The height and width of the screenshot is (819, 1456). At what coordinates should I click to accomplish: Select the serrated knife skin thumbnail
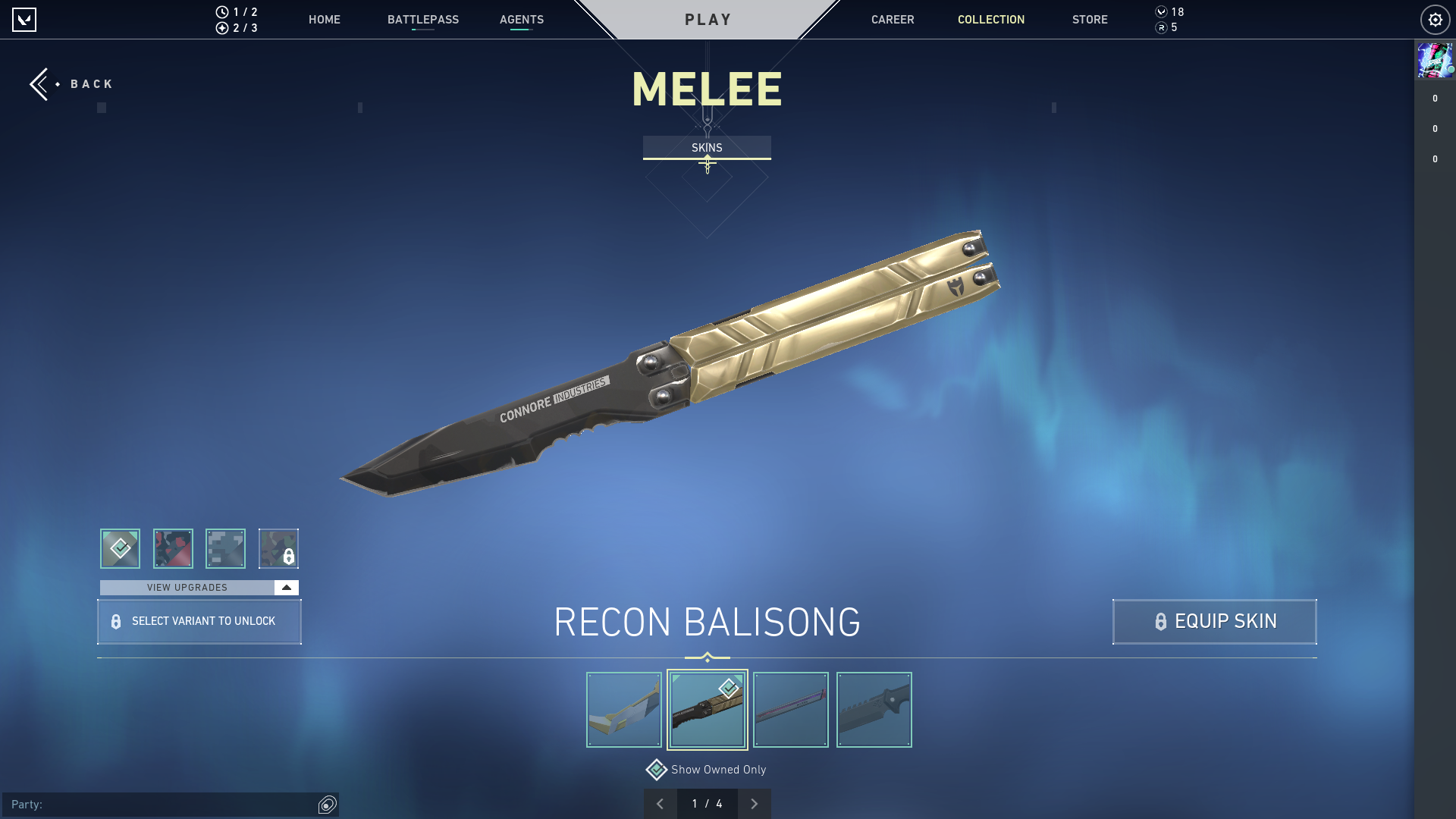[874, 709]
